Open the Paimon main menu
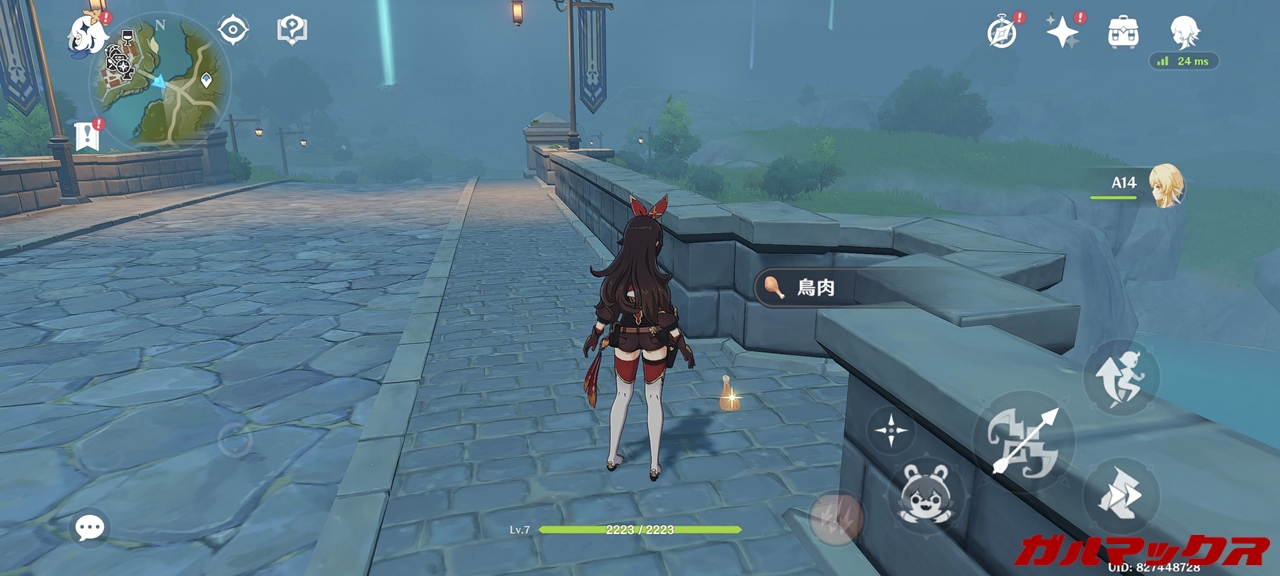Viewport: 1280px width, 576px height. [88, 33]
